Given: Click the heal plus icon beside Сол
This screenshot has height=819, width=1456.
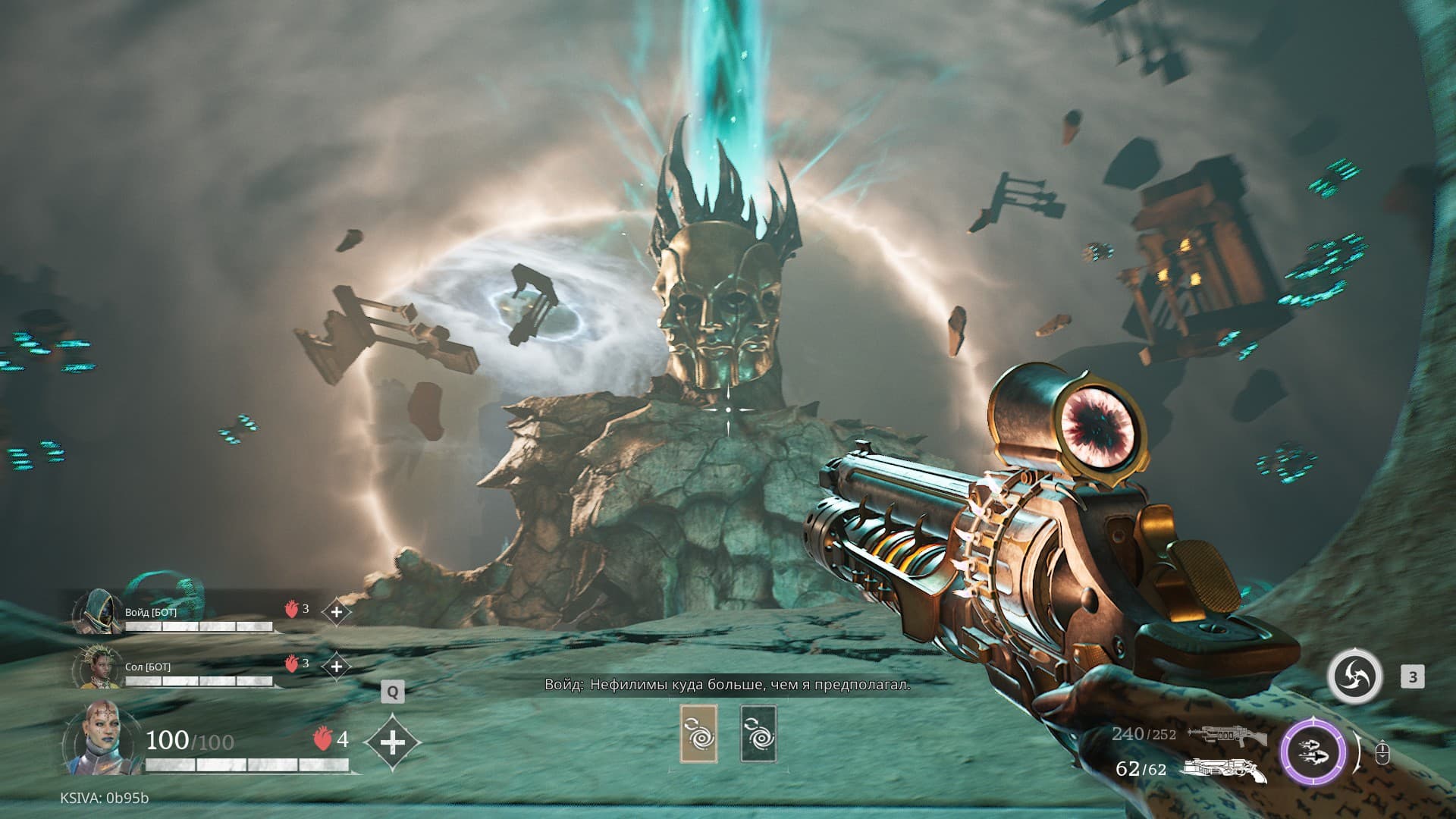Looking at the screenshot, I should [x=336, y=667].
